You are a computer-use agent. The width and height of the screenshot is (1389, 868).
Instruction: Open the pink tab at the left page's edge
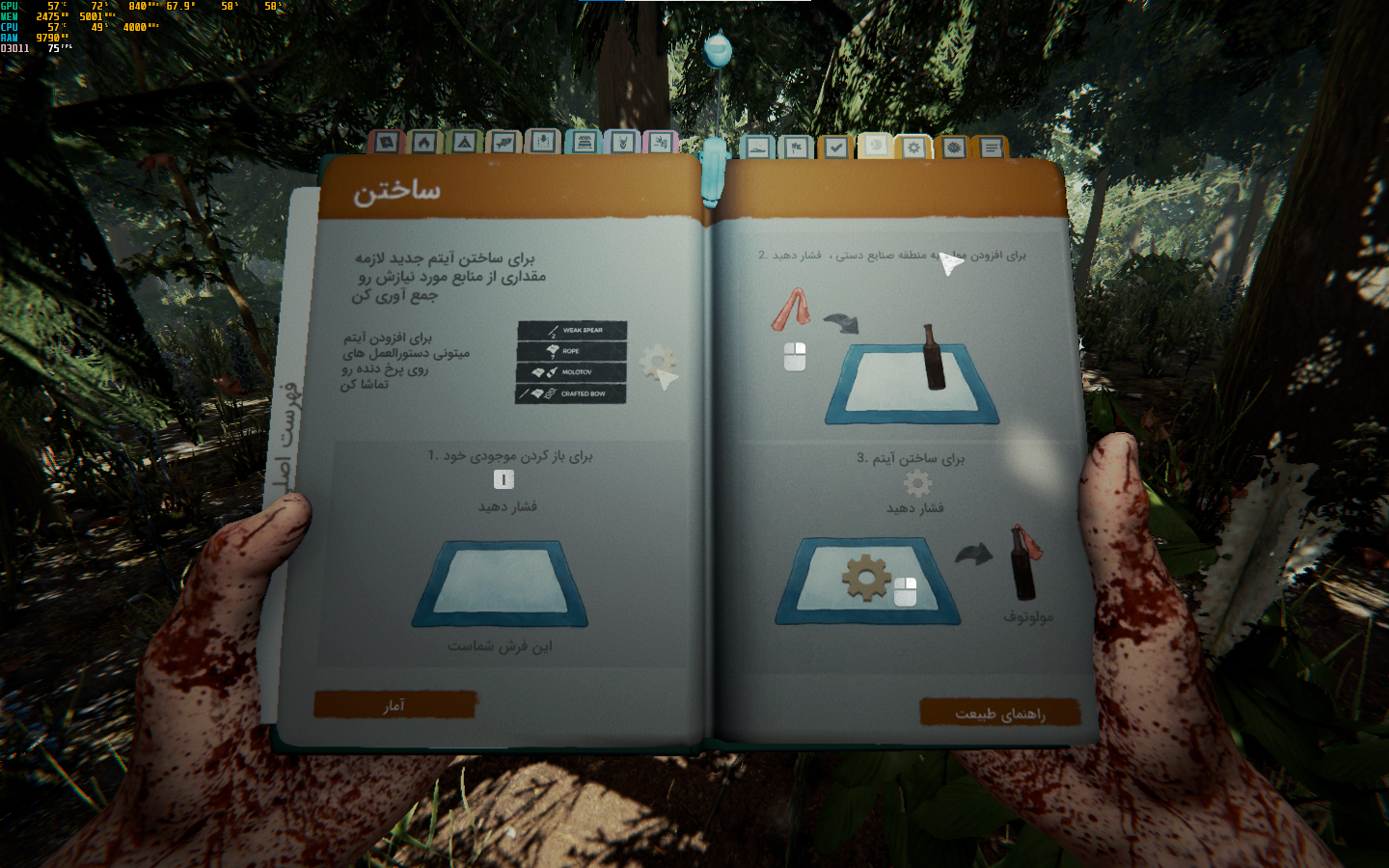[661, 143]
